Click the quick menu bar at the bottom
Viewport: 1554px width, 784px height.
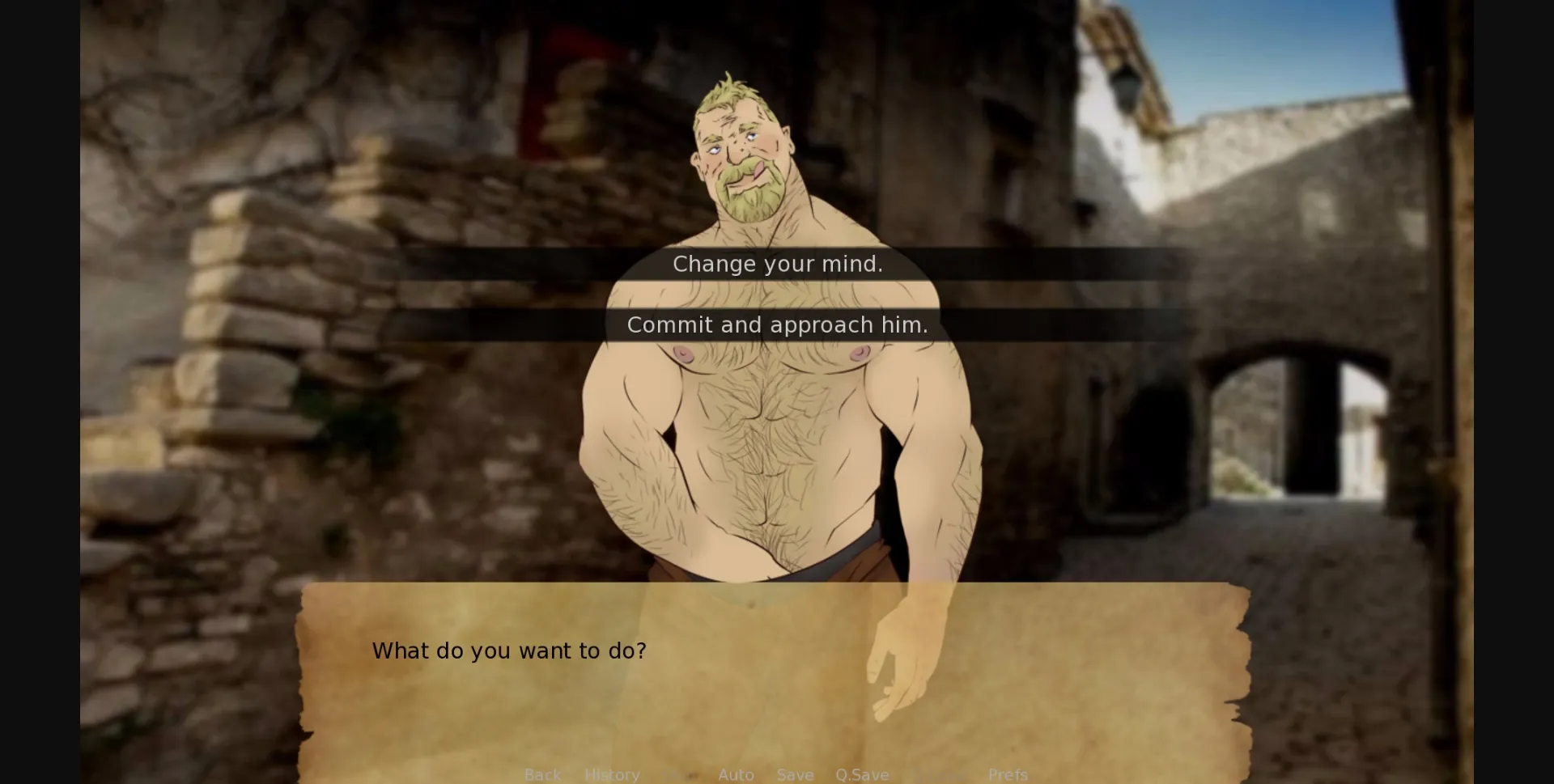(x=777, y=774)
